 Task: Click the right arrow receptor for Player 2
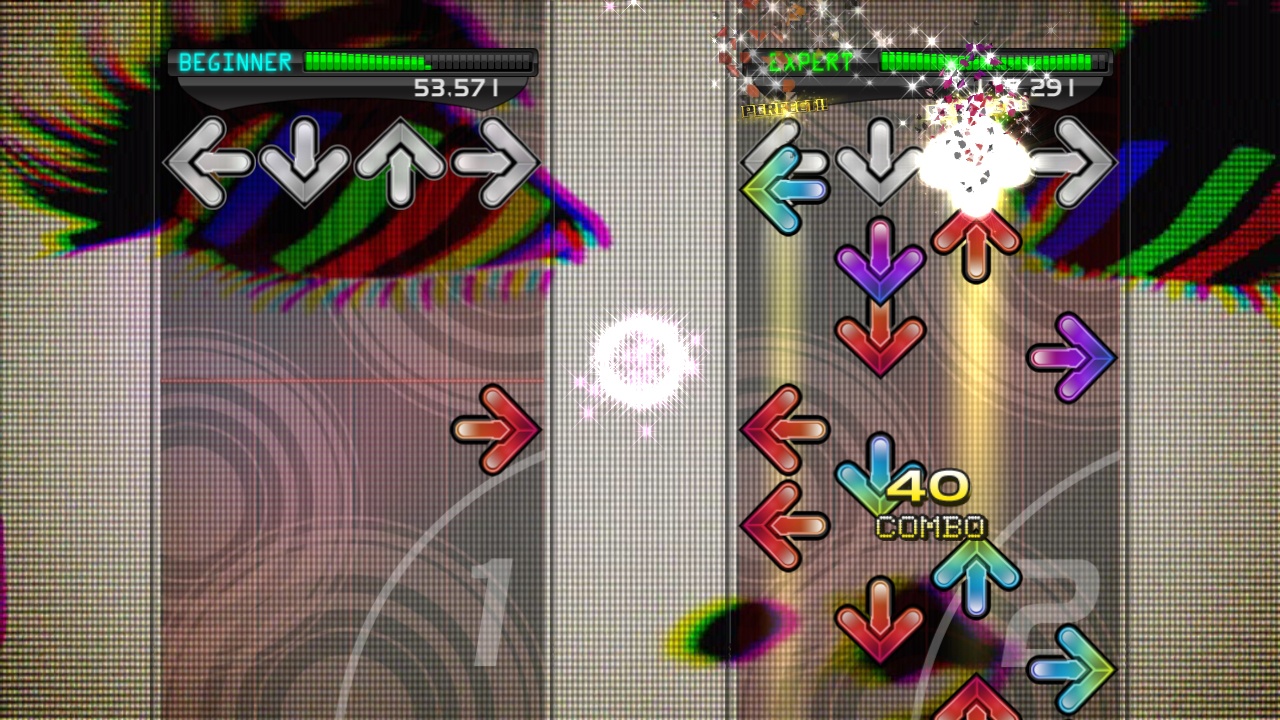[x=1072, y=162]
